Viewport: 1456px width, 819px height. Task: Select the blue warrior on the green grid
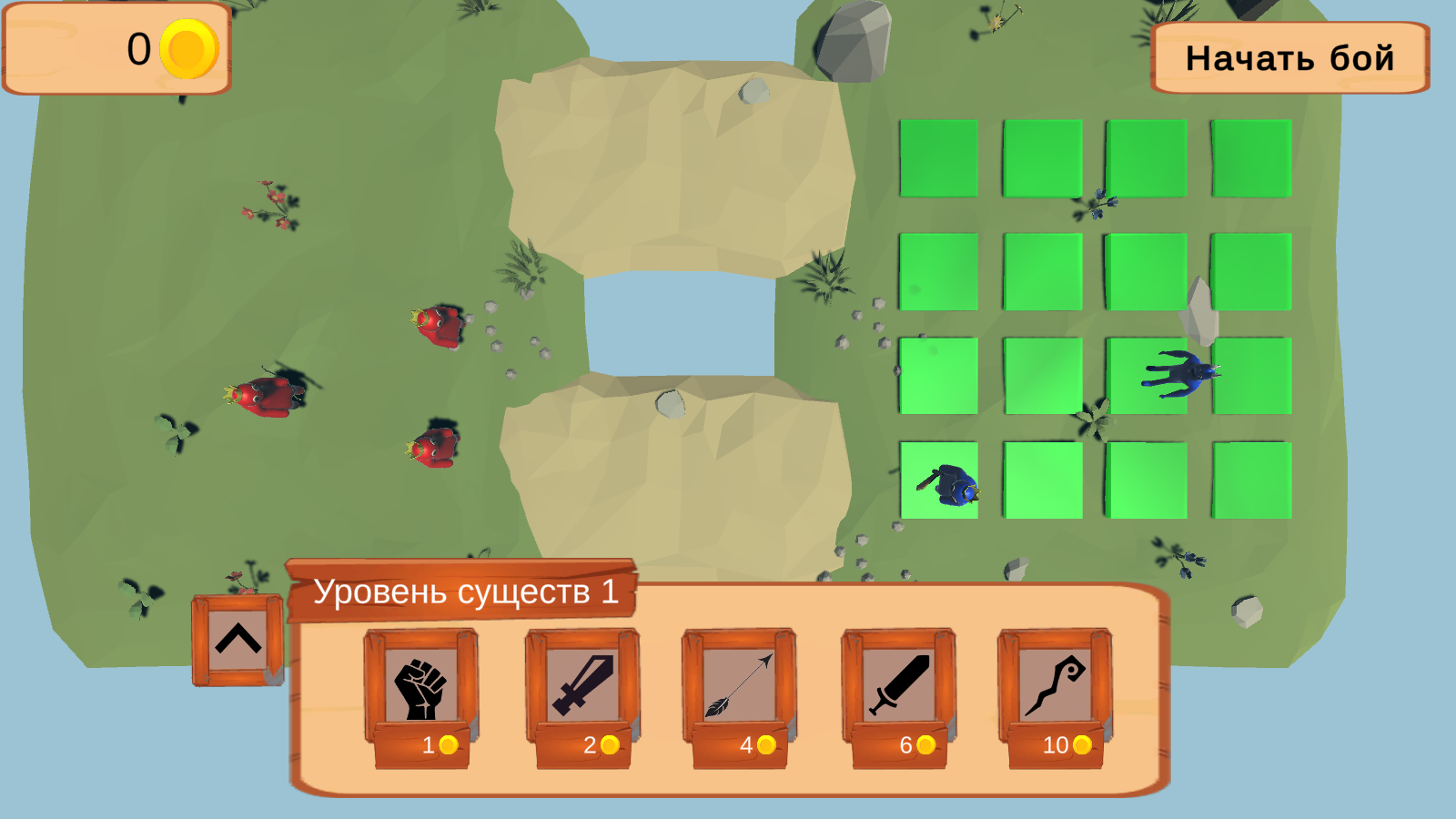click(x=954, y=485)
